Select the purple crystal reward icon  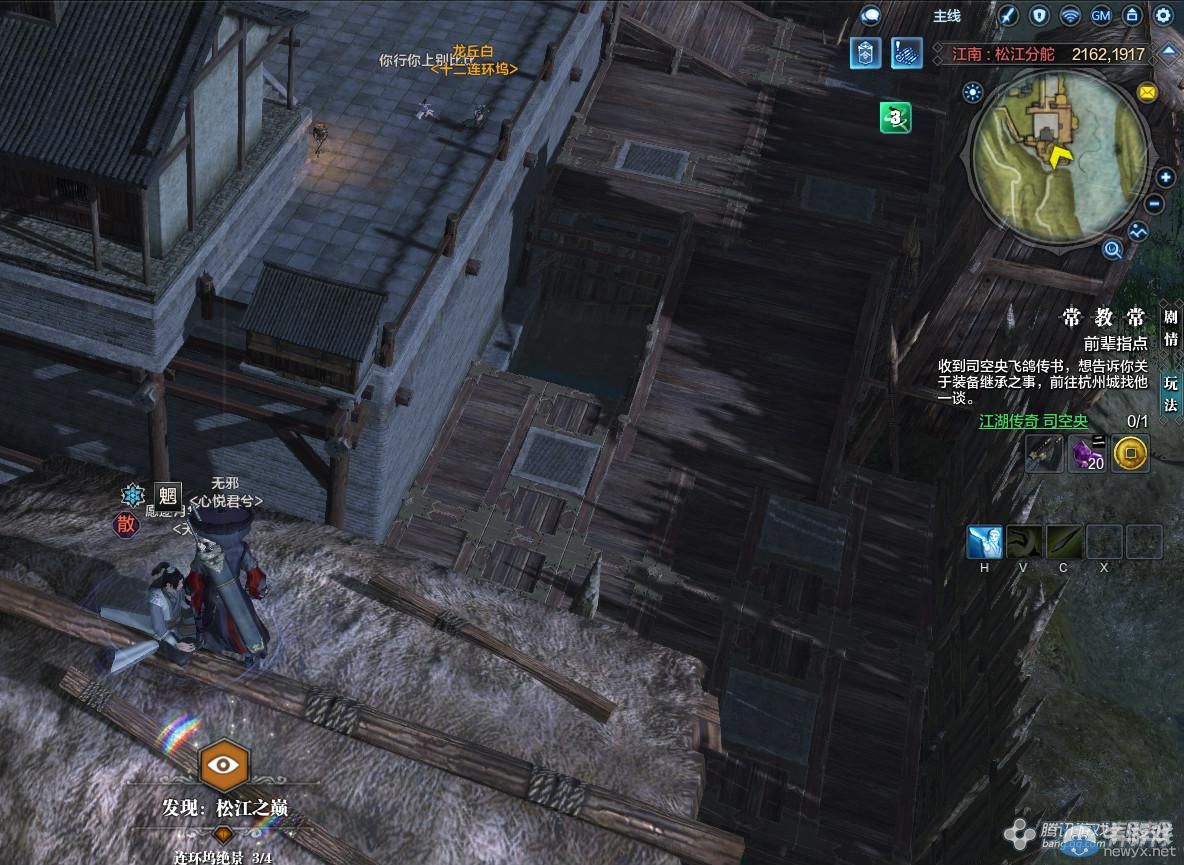pyautogui.click(x=1087, y=454)
